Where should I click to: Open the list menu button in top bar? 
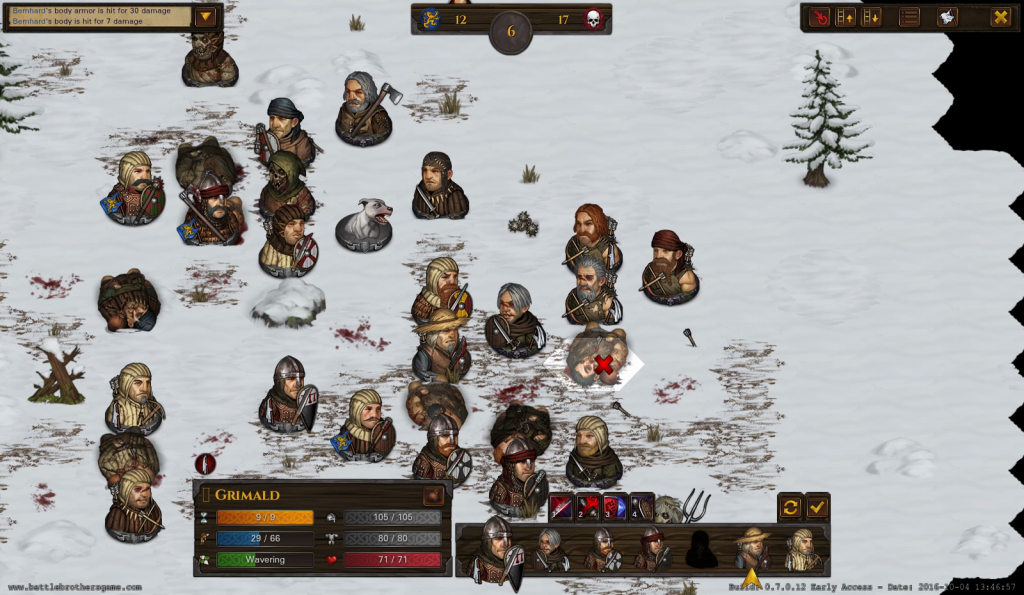point(909,17)
